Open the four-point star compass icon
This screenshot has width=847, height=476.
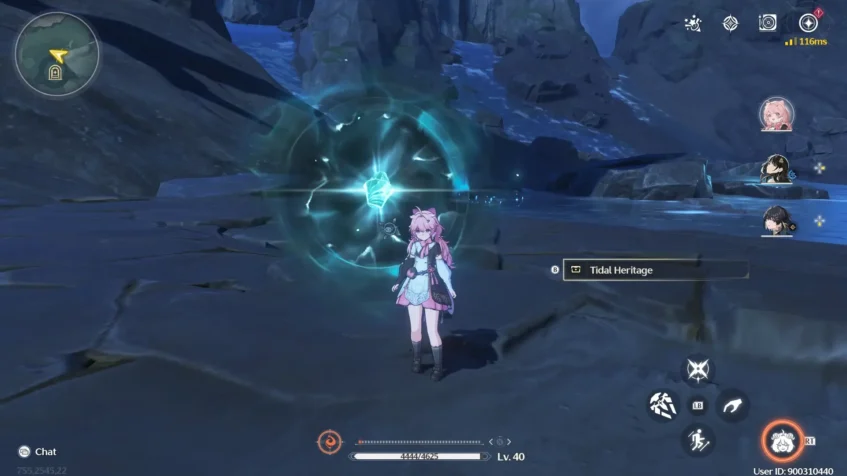pyautogui.click(x=730, y=23)
